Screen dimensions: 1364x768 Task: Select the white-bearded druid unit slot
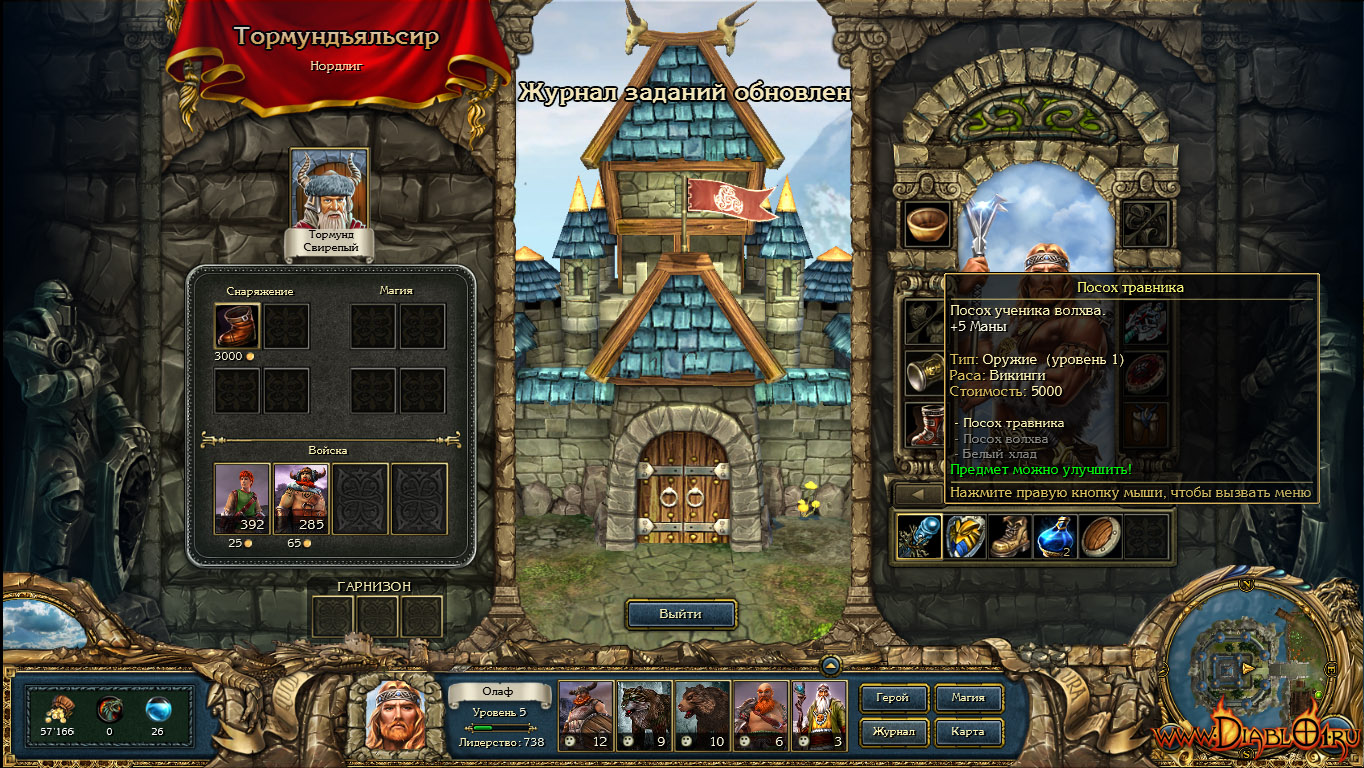(819, 716)
